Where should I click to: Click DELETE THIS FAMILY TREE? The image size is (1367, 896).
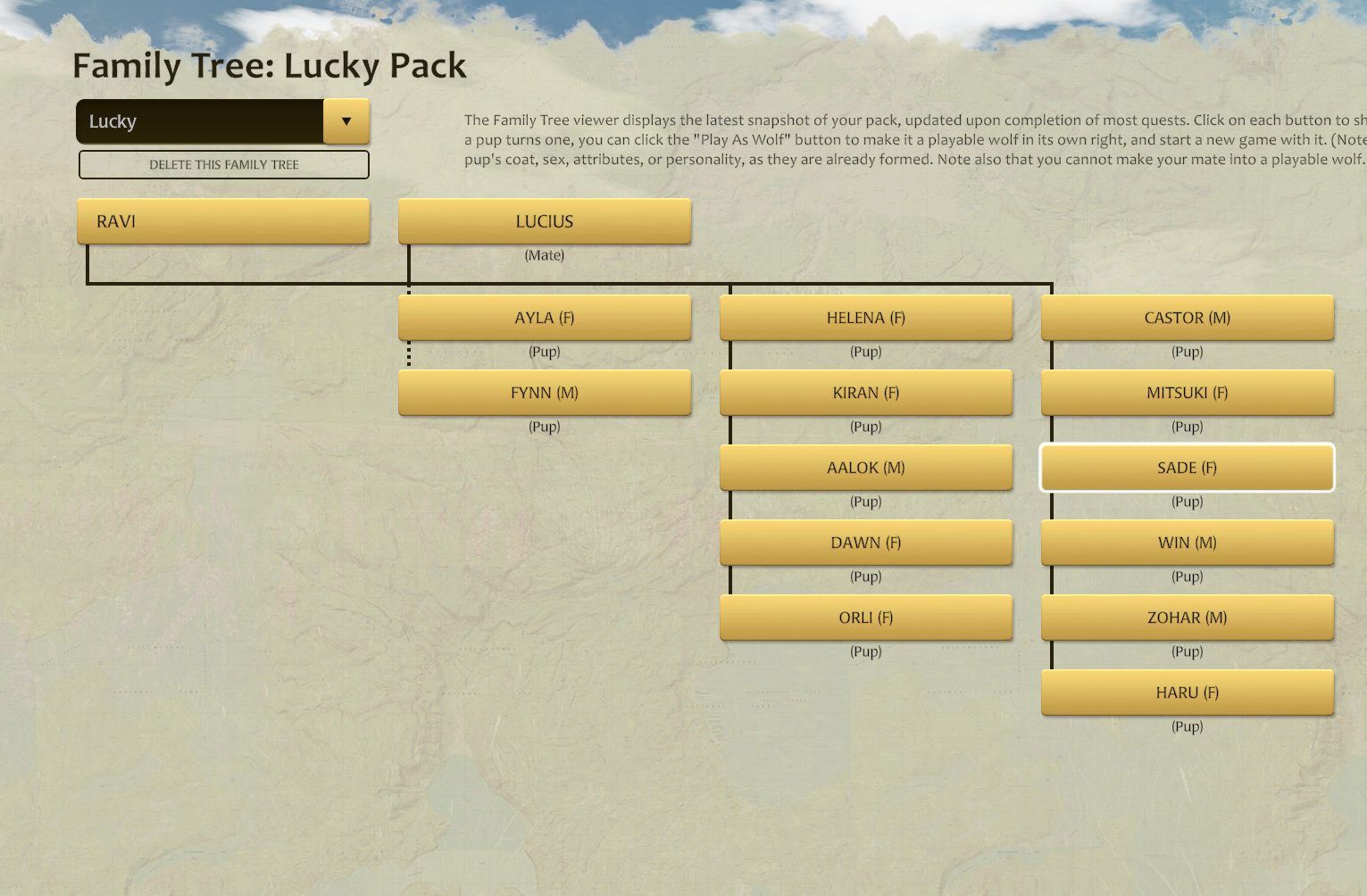tap(223, 164)
